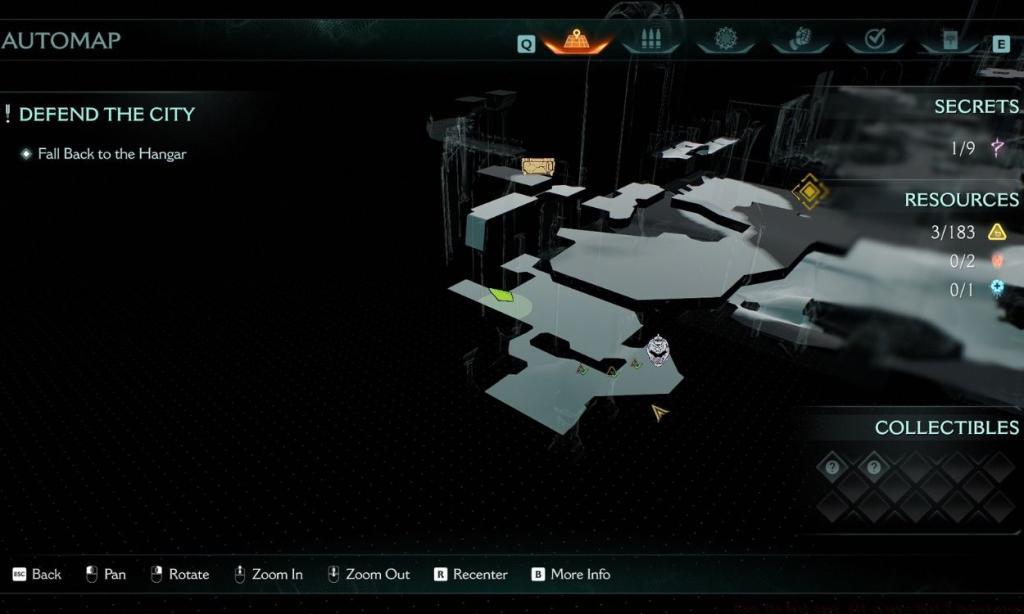The height and width of the screenshot is (614, 1024).
Task: Switch to the book codex tab
Action: coord(947,41)
